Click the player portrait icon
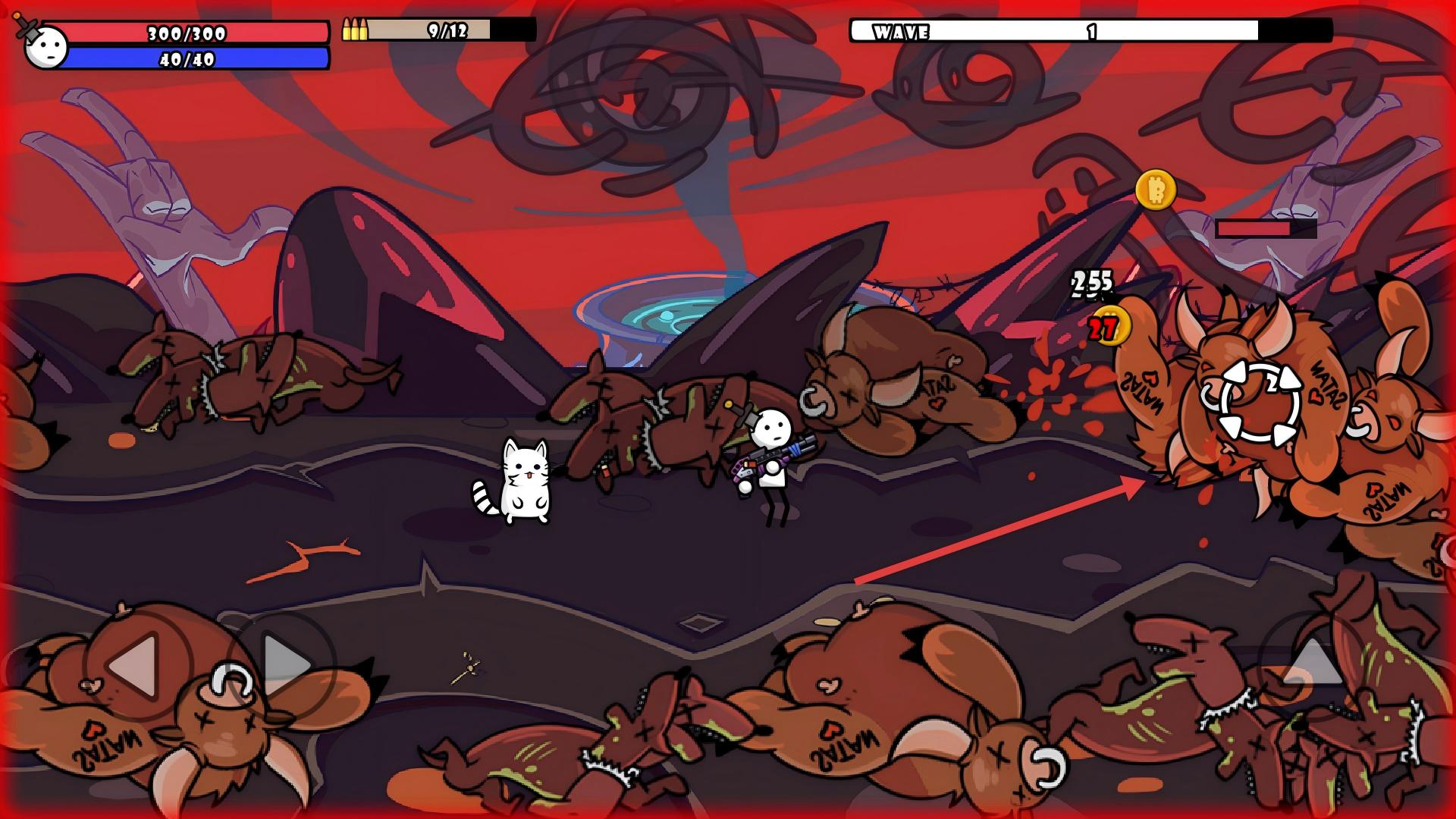Viewport: 1456px width, 819px height. click(45, 46)
